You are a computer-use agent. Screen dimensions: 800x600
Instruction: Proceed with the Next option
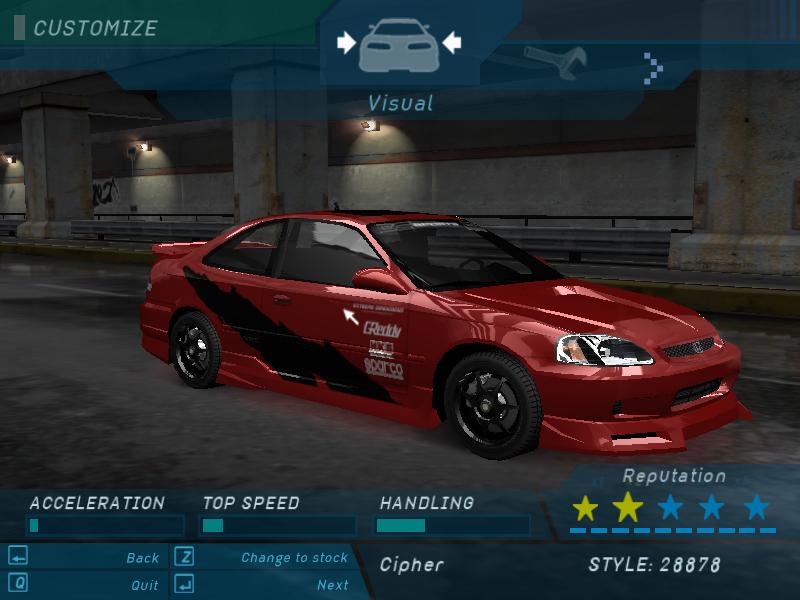click(x=332, y=585)
